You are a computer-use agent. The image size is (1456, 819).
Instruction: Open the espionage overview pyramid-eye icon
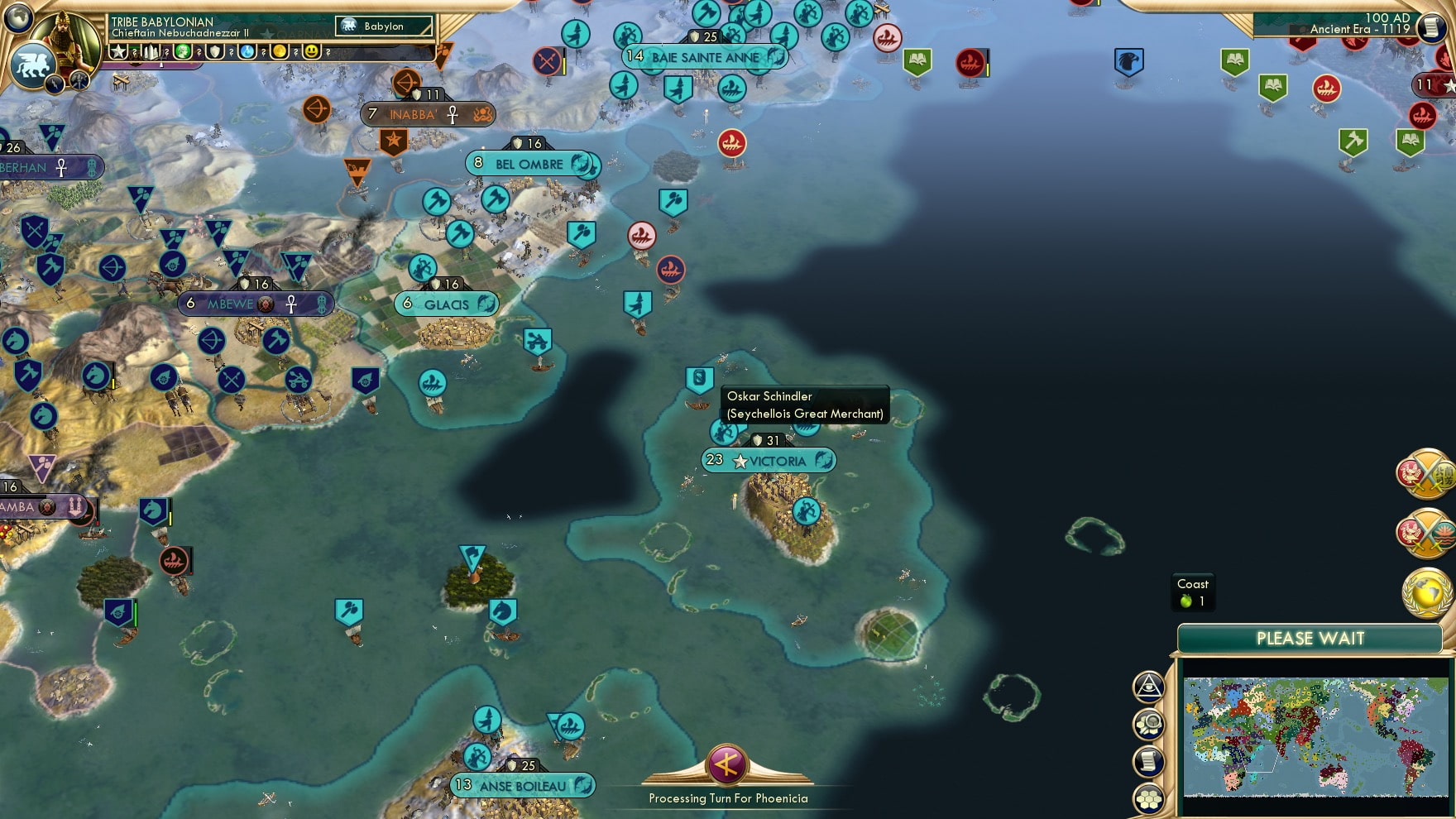click(x=1149, y=687)
